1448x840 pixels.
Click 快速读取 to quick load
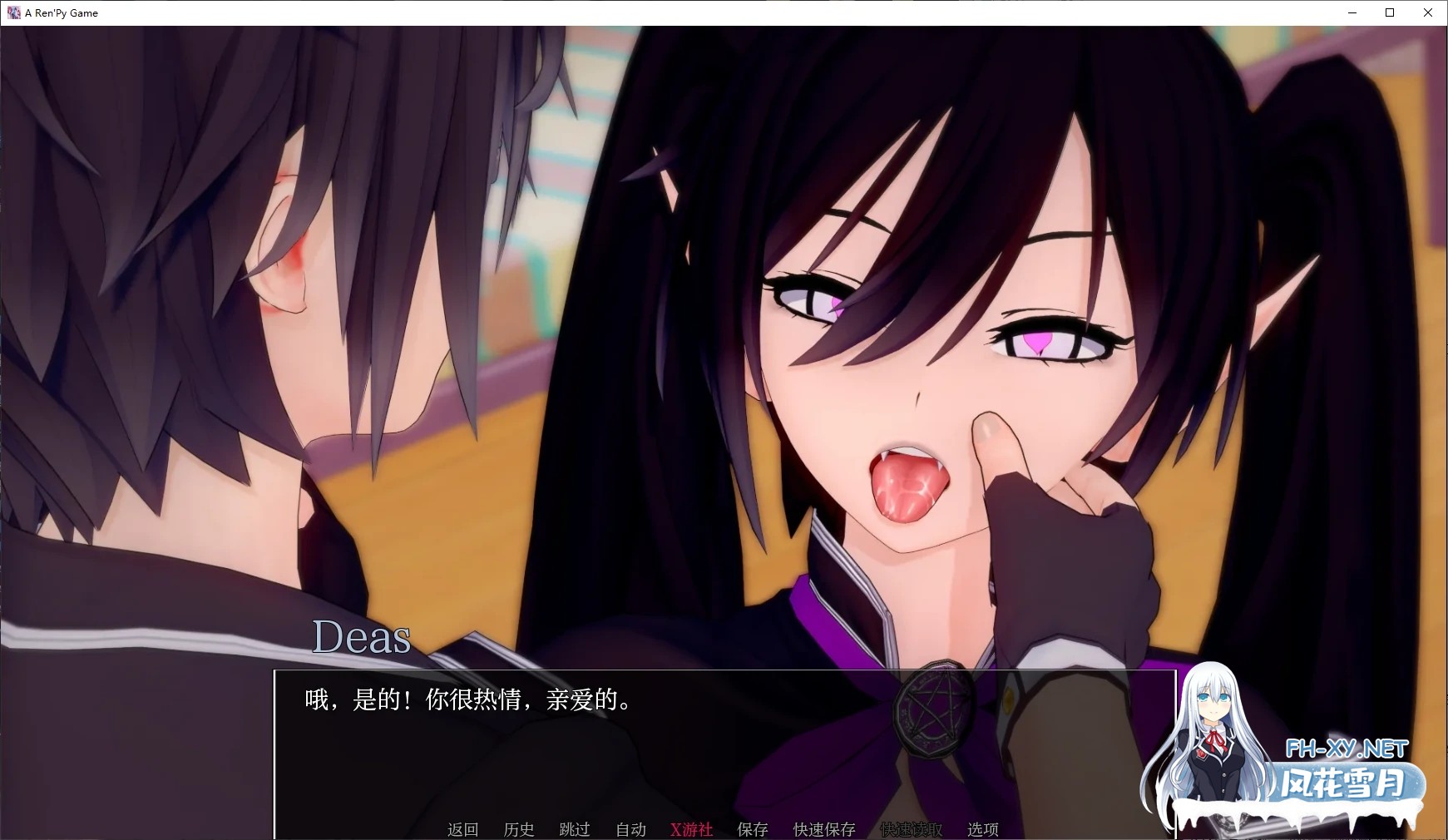click(912, 829)
